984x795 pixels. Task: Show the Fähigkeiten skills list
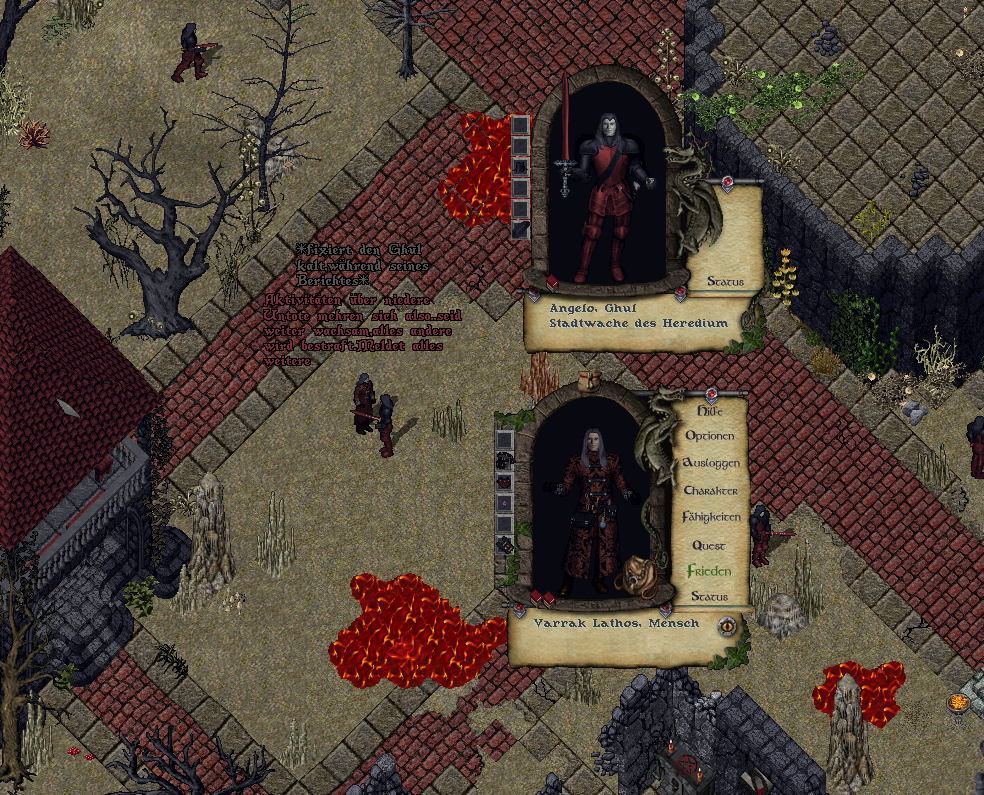711,518
